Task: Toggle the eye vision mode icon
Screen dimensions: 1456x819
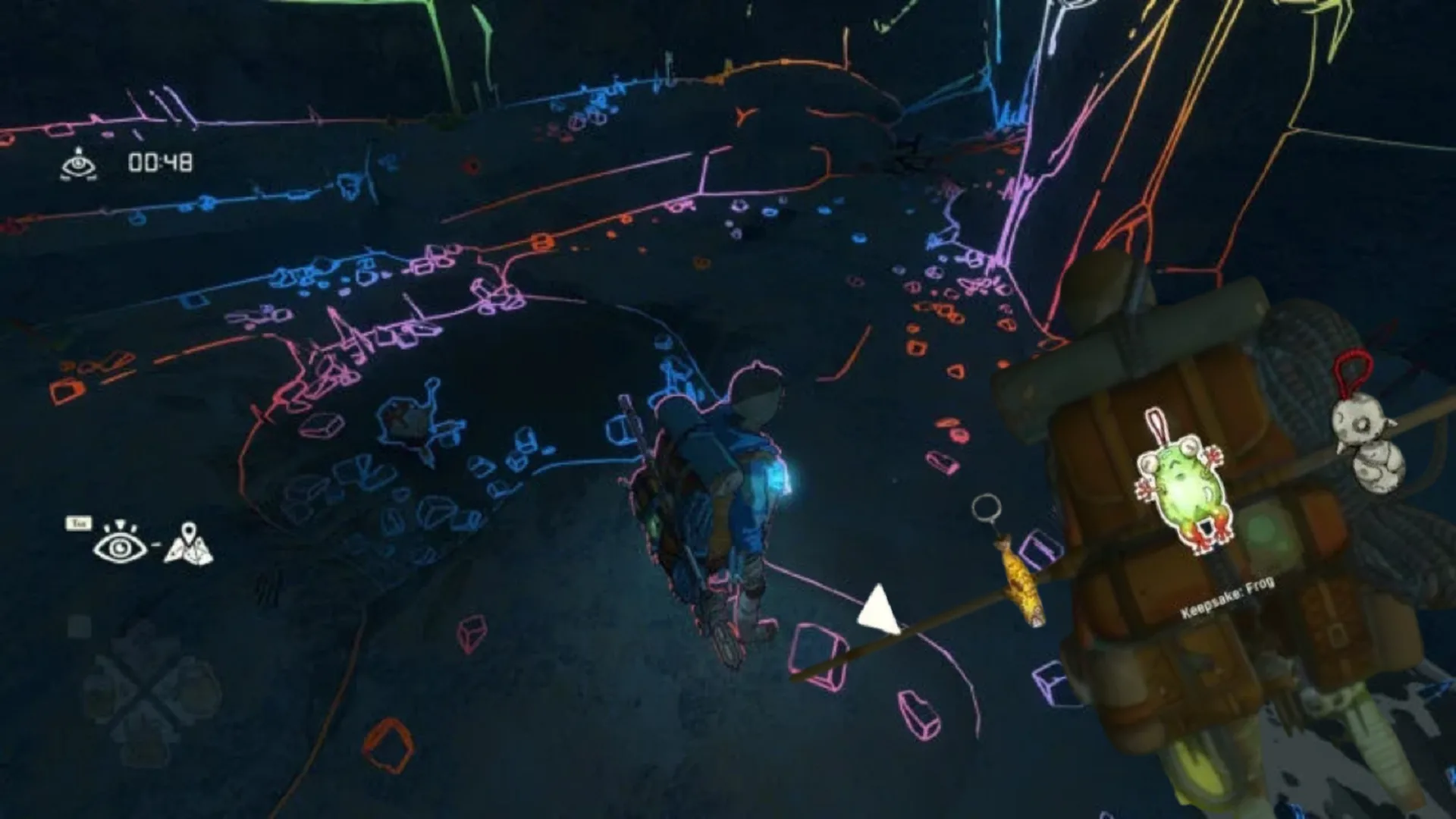Action: tap(120, 543)
